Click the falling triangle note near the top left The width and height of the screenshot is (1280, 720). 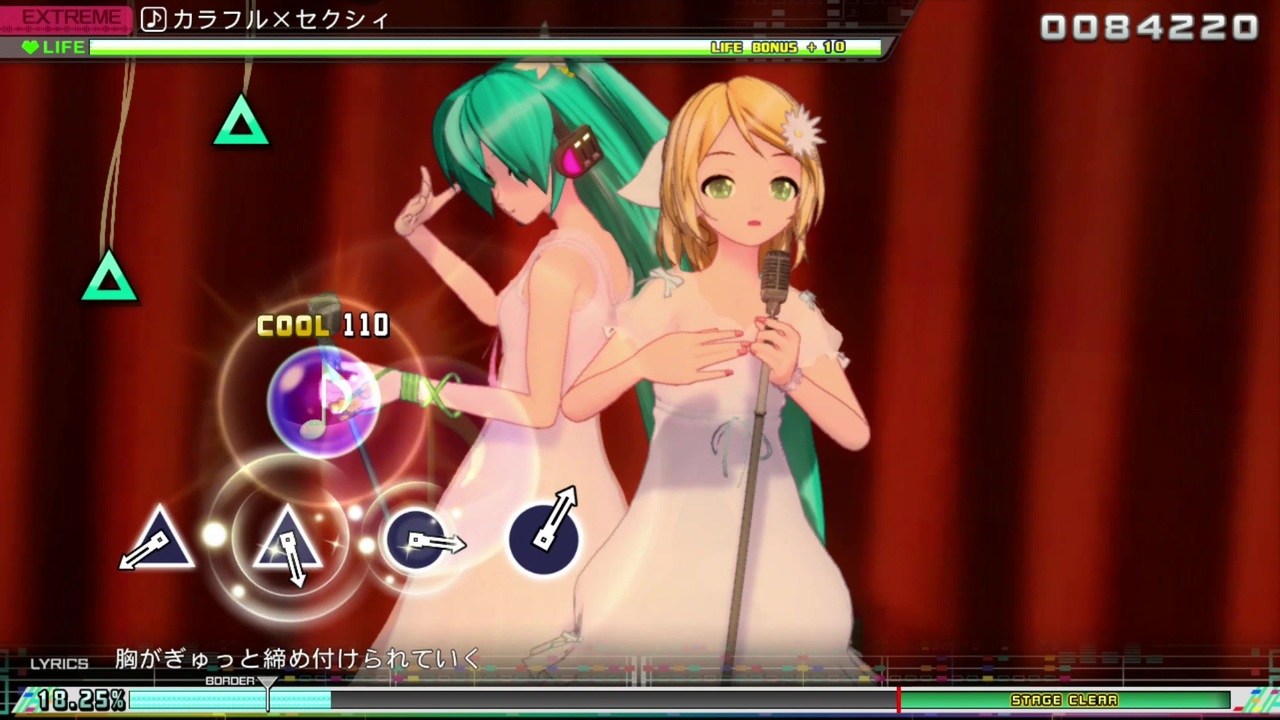tap(240, 122)
